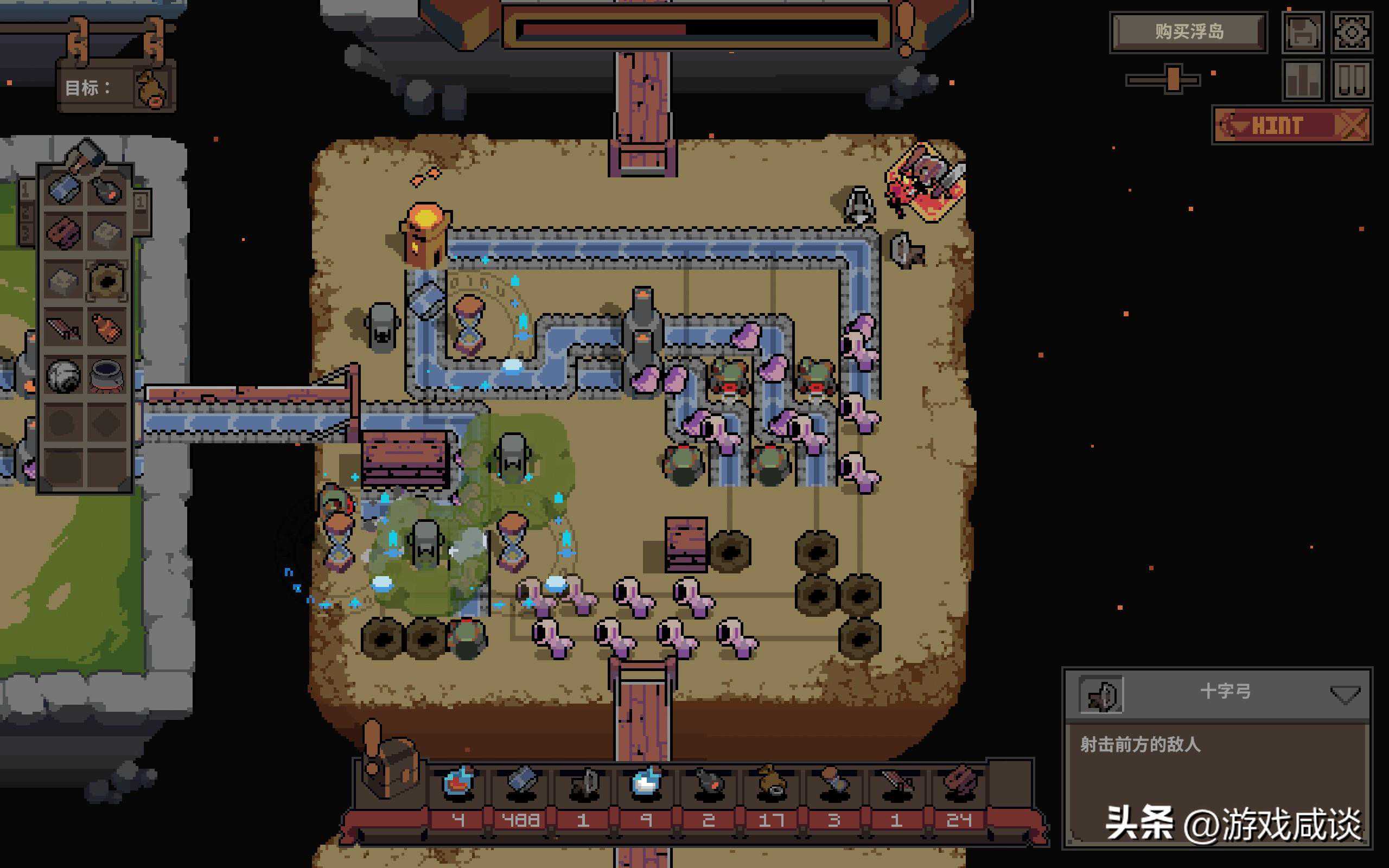Save the game with the floppy disk icon
Image resolution: width=1389 pixels, height=868 pixels.
coord(1303,32)
